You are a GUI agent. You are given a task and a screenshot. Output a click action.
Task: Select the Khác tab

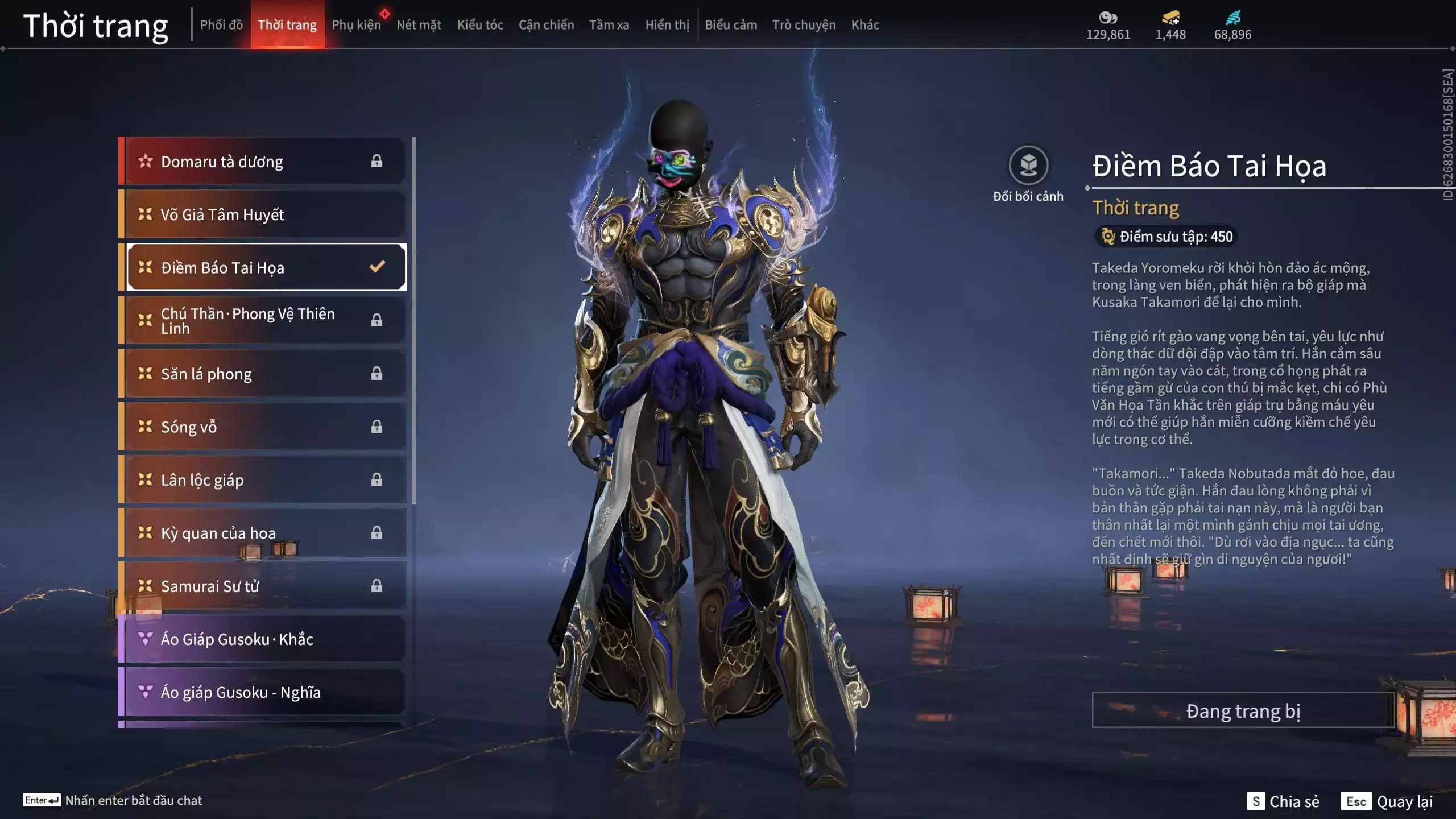point(865,25)
